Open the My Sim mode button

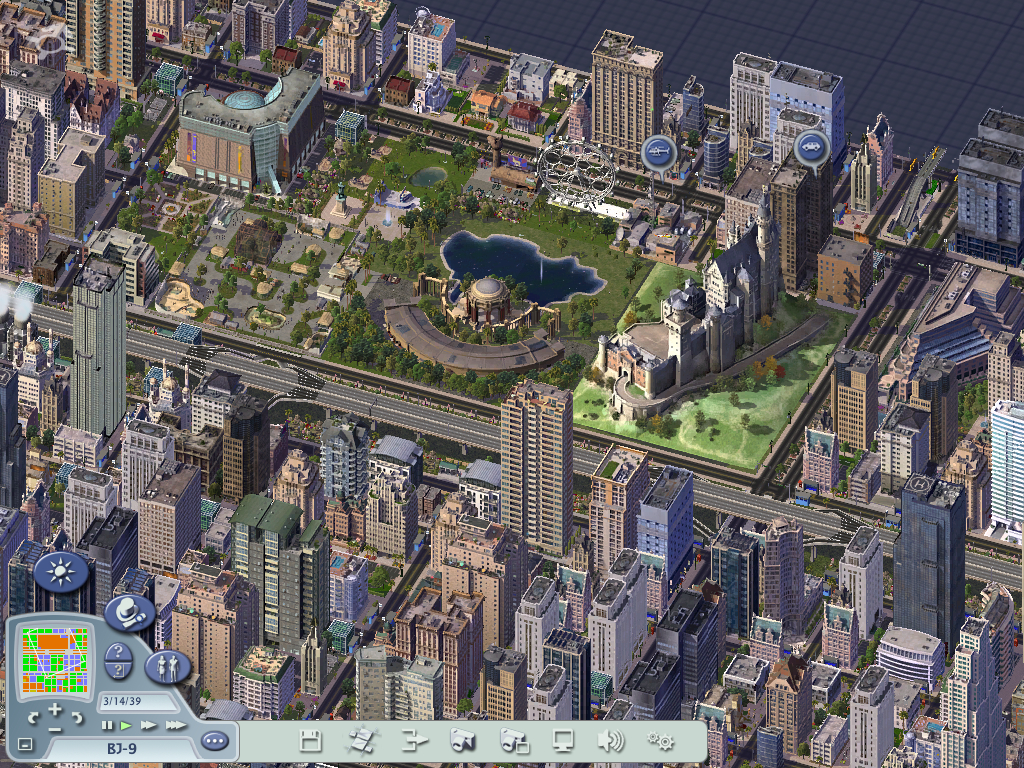(166, 665)
